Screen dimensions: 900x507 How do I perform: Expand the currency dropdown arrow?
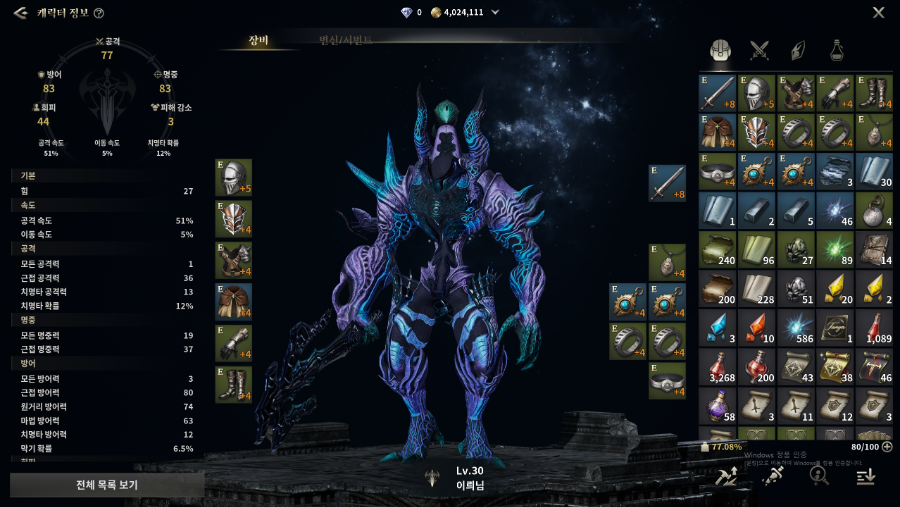tap(496, 13)
